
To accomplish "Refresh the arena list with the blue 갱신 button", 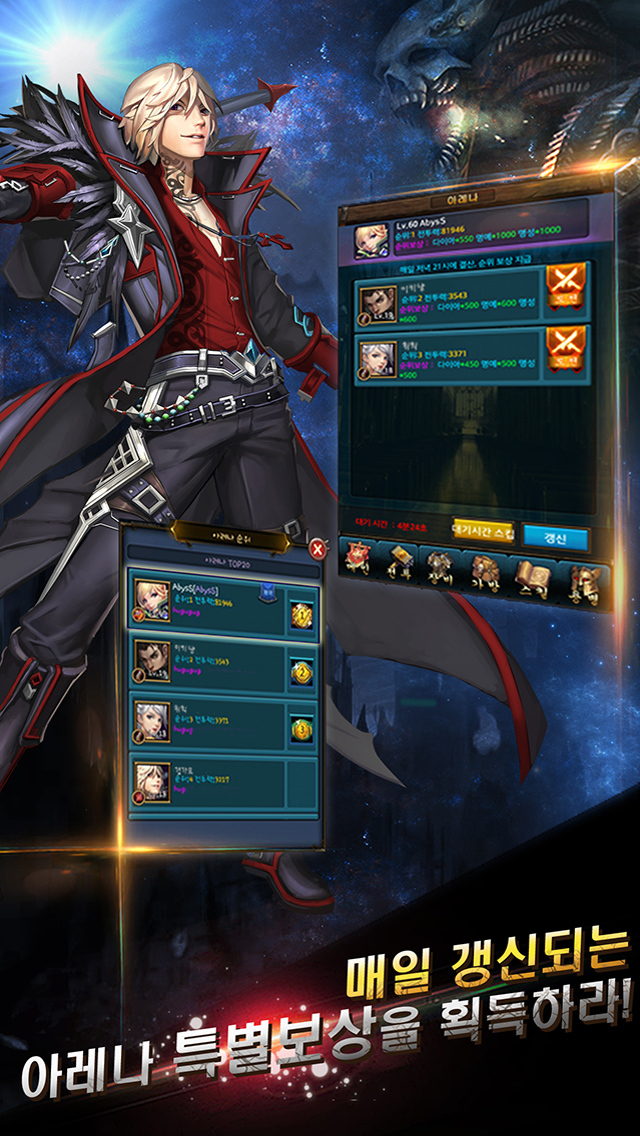I will (x=555, y=536).
